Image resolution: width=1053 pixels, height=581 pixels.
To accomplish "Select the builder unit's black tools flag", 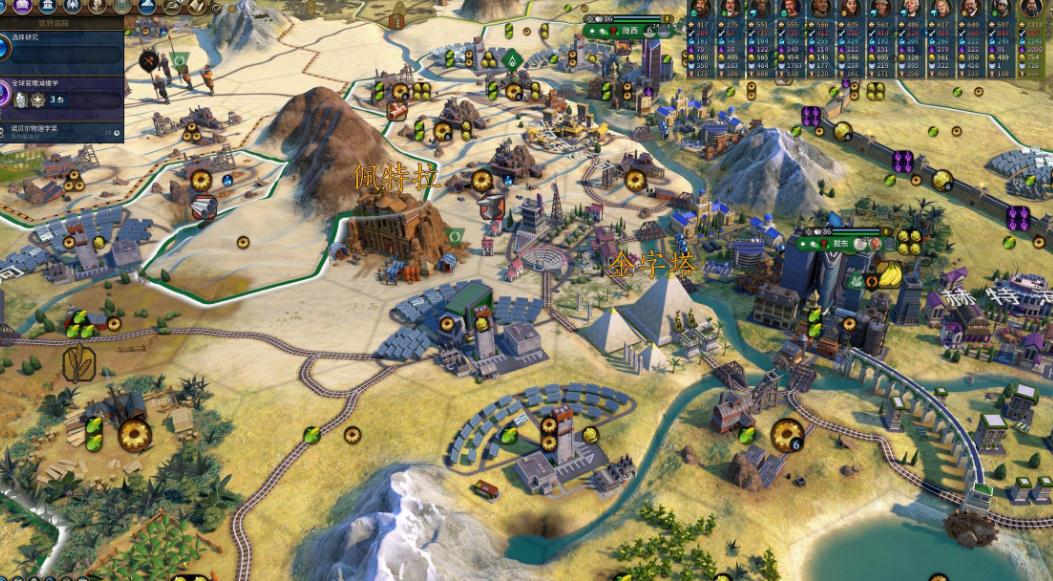I will (151, 62).
